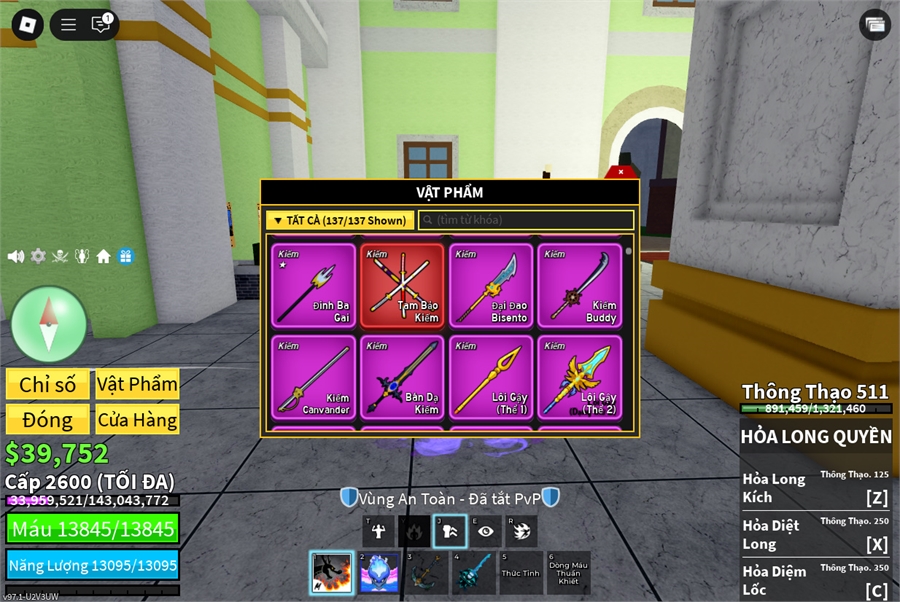Screen dimensions: 900x602
Task: Select the Kiếm Canvander slot
Action: click(x=312, y=377)
